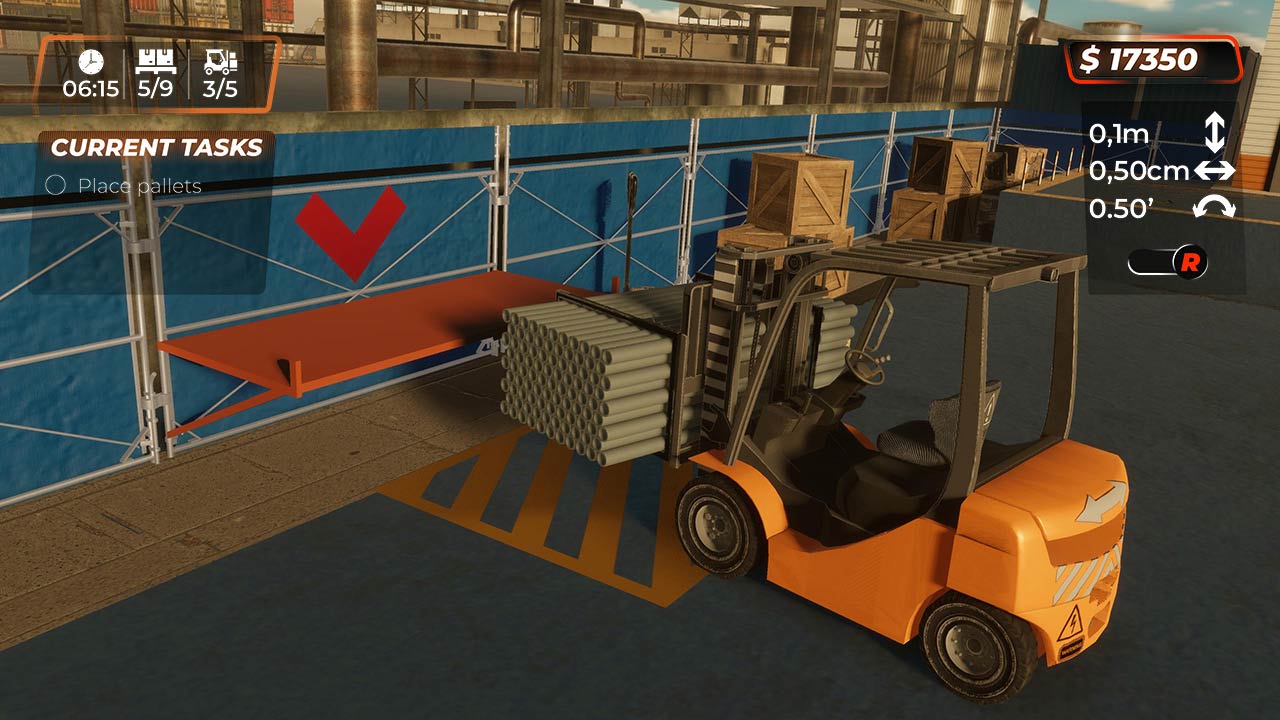Mark the Place pallets task complete
1280x720 pixels.
coord(56,186)
